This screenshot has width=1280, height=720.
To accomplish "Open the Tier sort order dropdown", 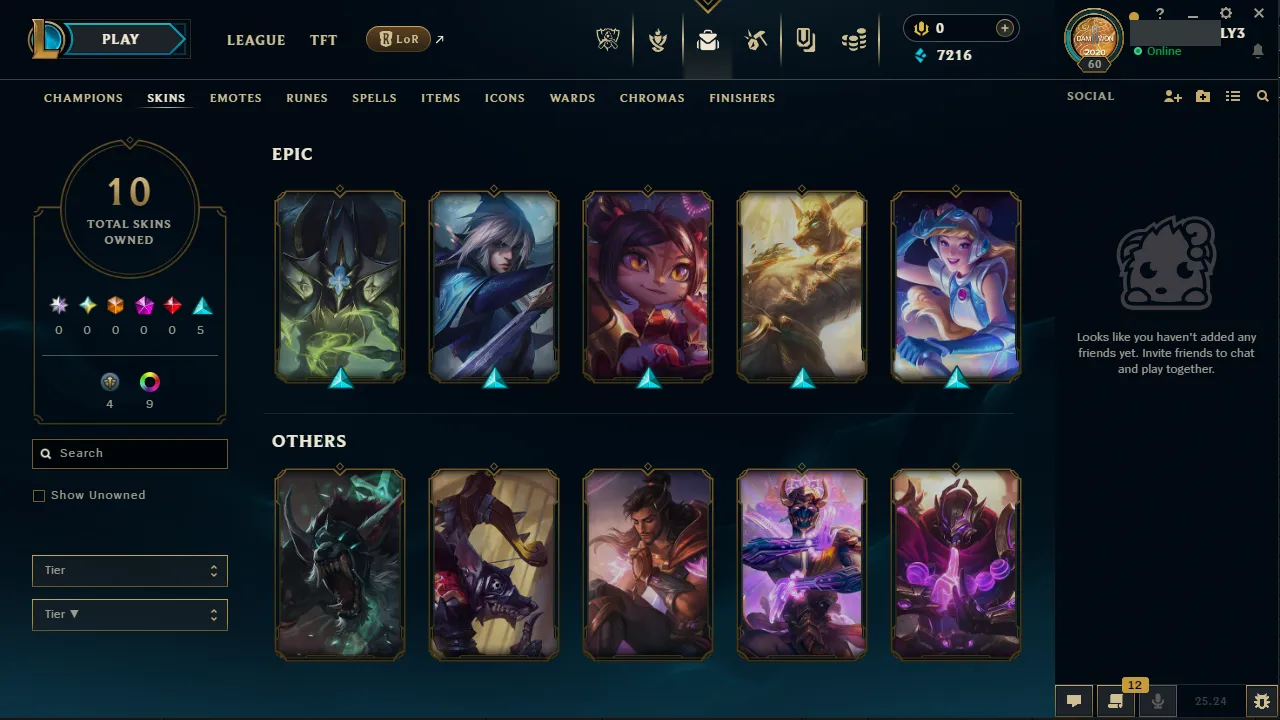I will click(x=129, y=614).
